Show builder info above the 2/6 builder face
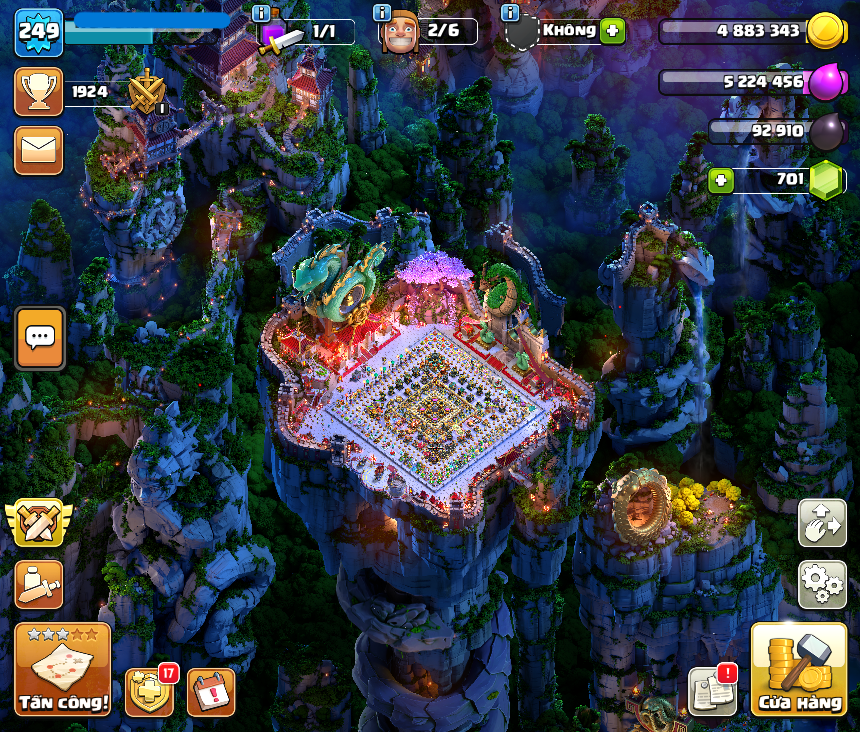The width and height of the screenshot is (860, 732). tap(381, 12)
